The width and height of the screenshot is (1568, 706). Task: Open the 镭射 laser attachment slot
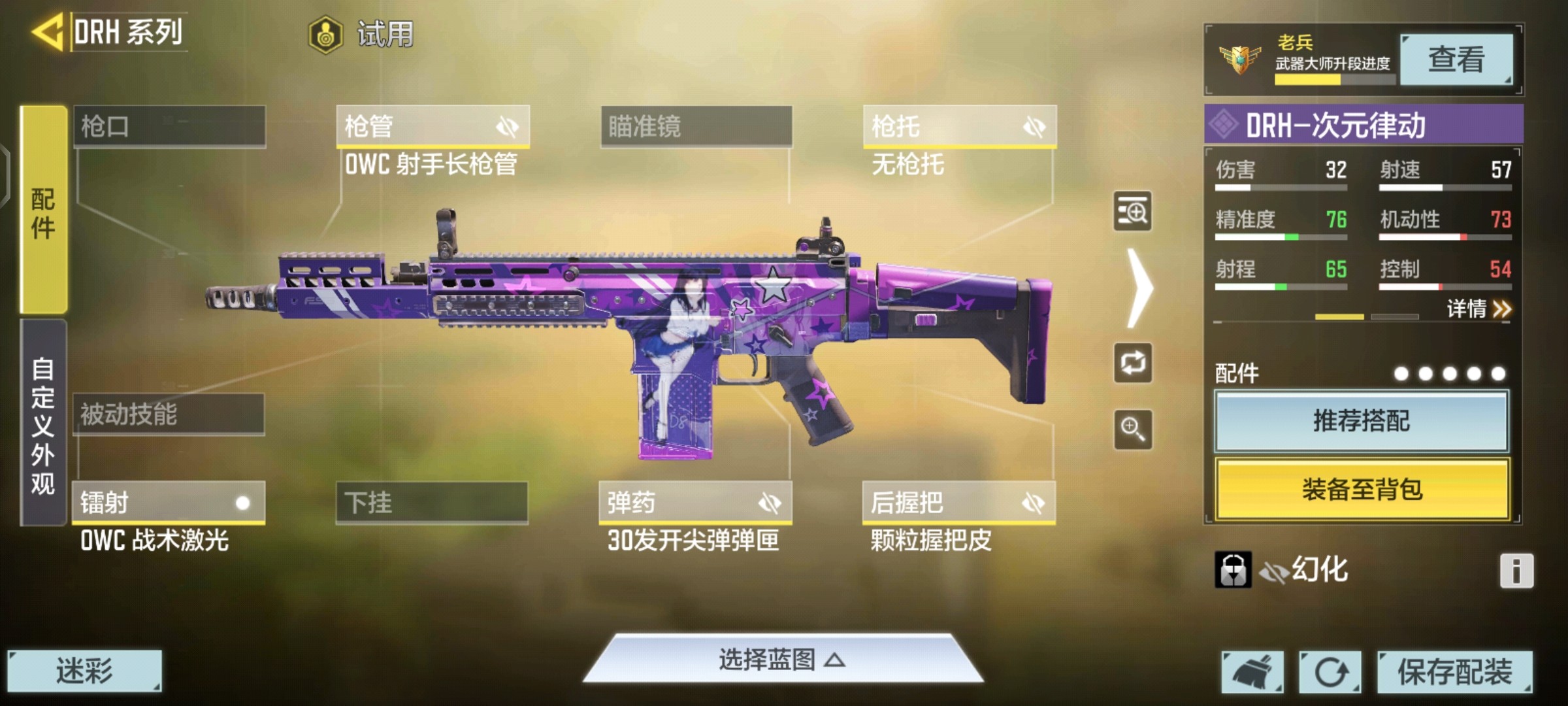click(169, 503)
